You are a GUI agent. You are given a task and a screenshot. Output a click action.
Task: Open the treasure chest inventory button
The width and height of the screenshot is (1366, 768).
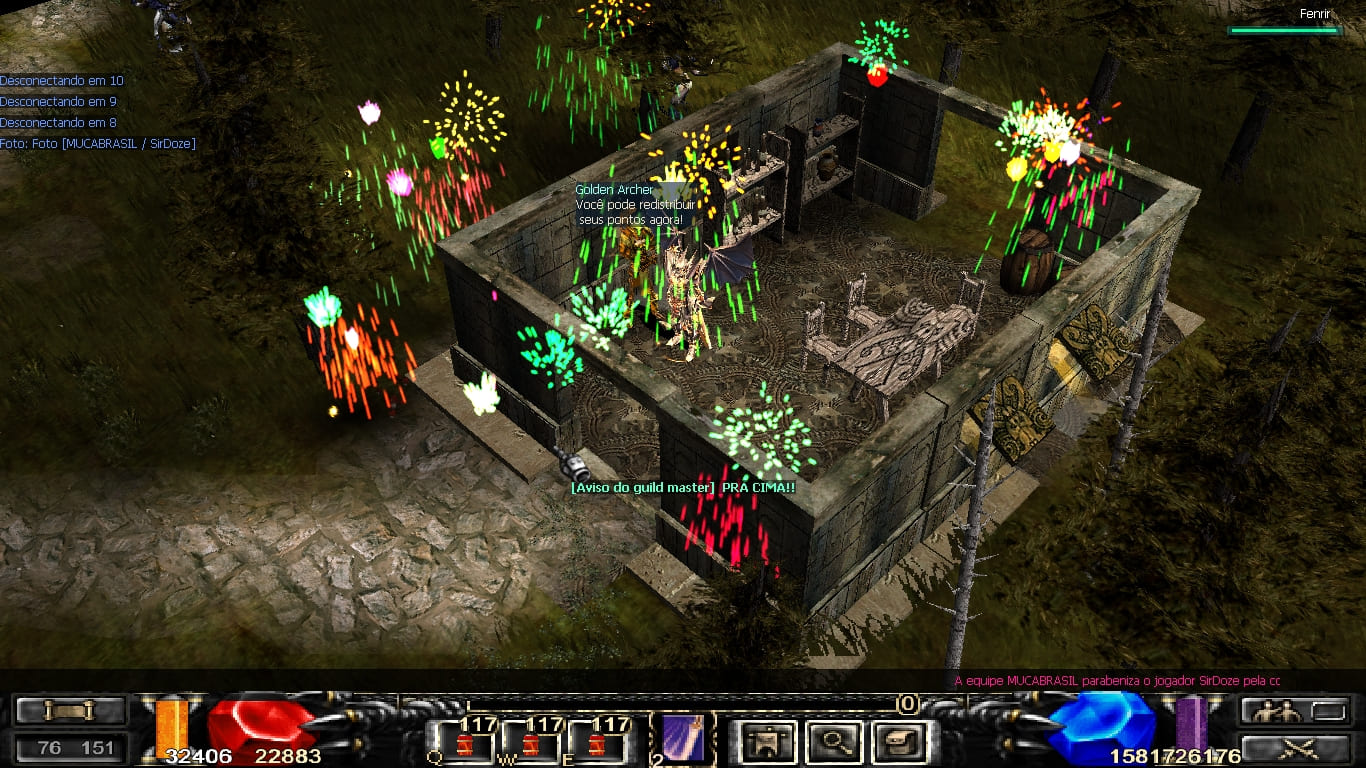pyautogui.click(x=899, y=742)
